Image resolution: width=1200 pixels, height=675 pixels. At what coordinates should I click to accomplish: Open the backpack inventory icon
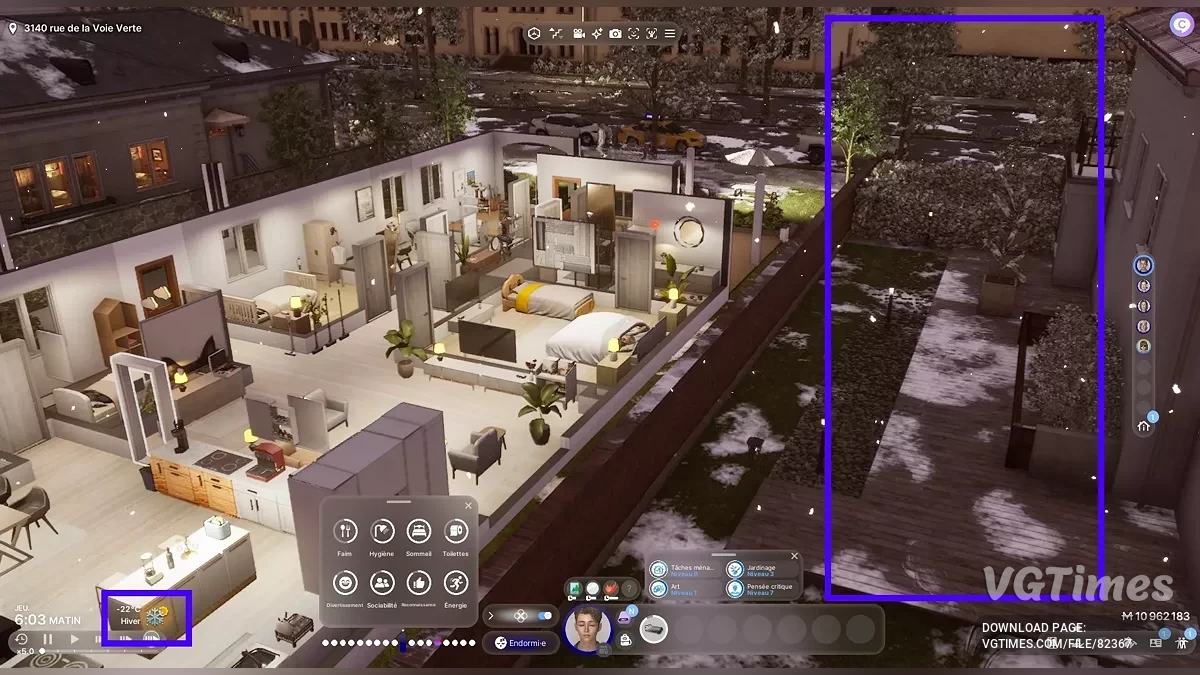pyautogui.click(x=625, y=641)
